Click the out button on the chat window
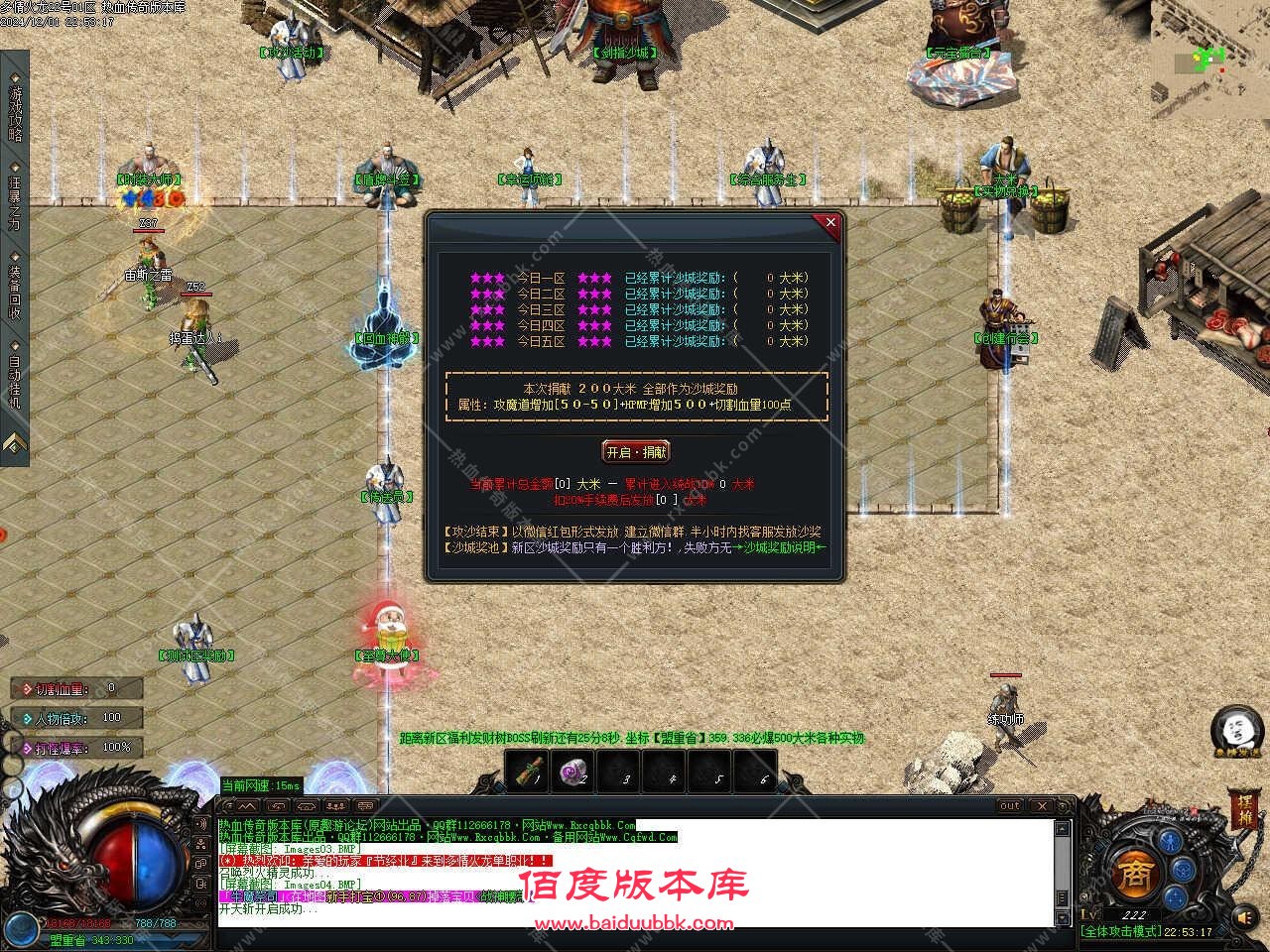This screenshot has width=1270, height=952. coord(1009,805)
